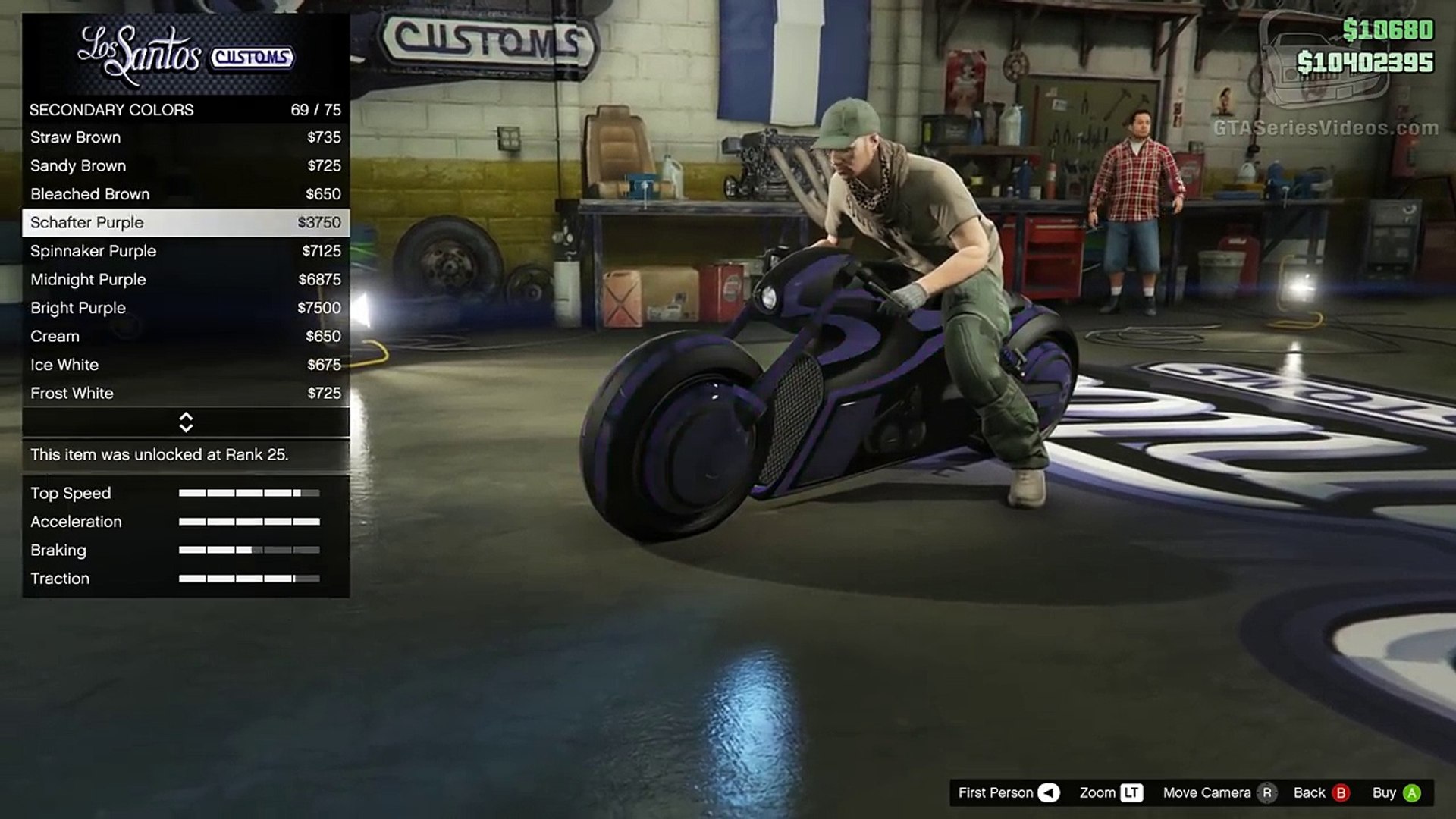The width and height of the screenshot is (1456, 819).
Task: Choose Spinnaker Purple paint
Action: (x=185, y=251)
